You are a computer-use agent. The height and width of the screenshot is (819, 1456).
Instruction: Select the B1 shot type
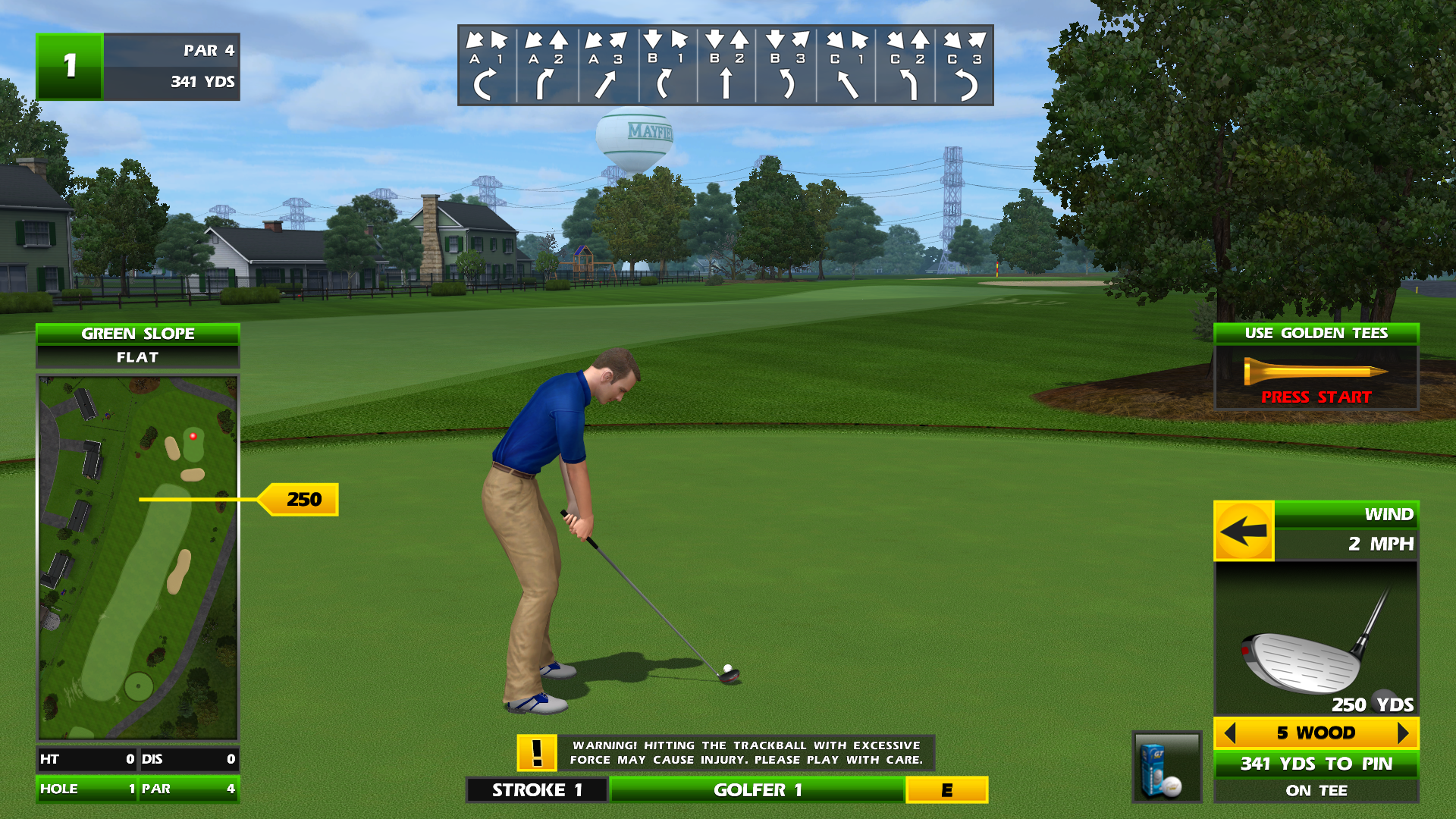click(x=667, y=67)
